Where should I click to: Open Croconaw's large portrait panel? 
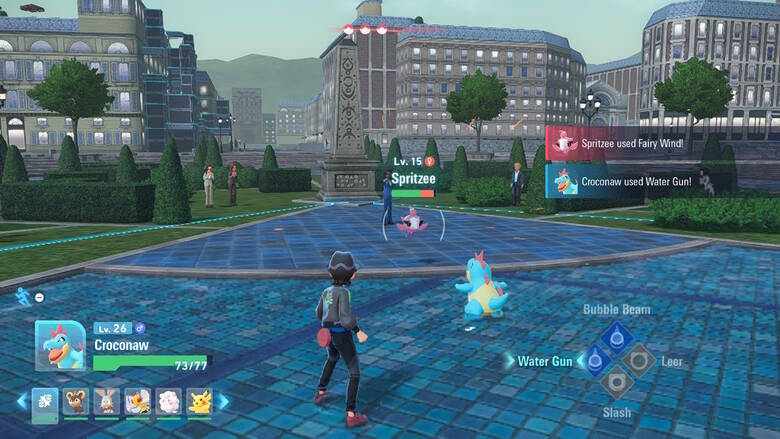point(60,346)
